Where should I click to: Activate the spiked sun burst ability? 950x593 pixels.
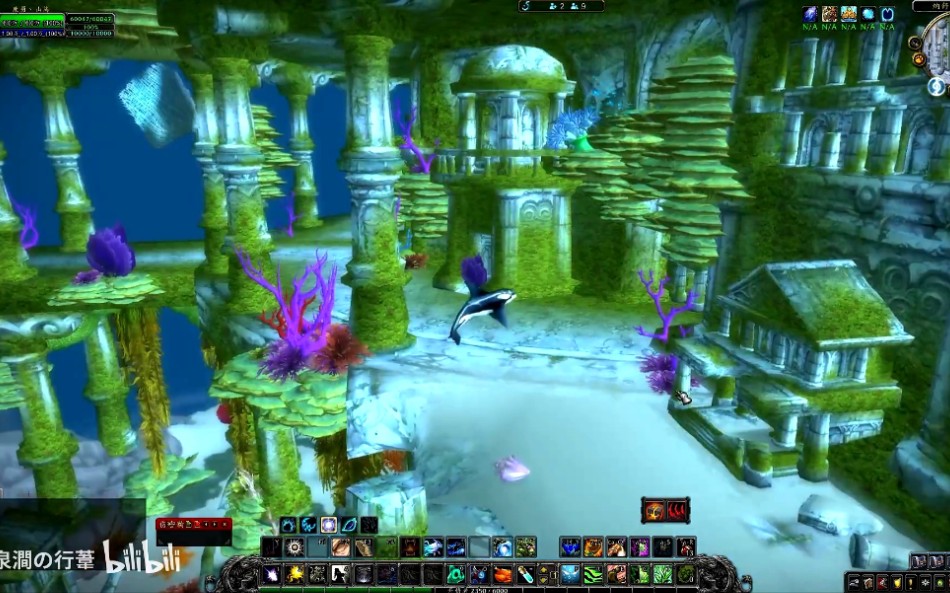click(x=294, y=547)
